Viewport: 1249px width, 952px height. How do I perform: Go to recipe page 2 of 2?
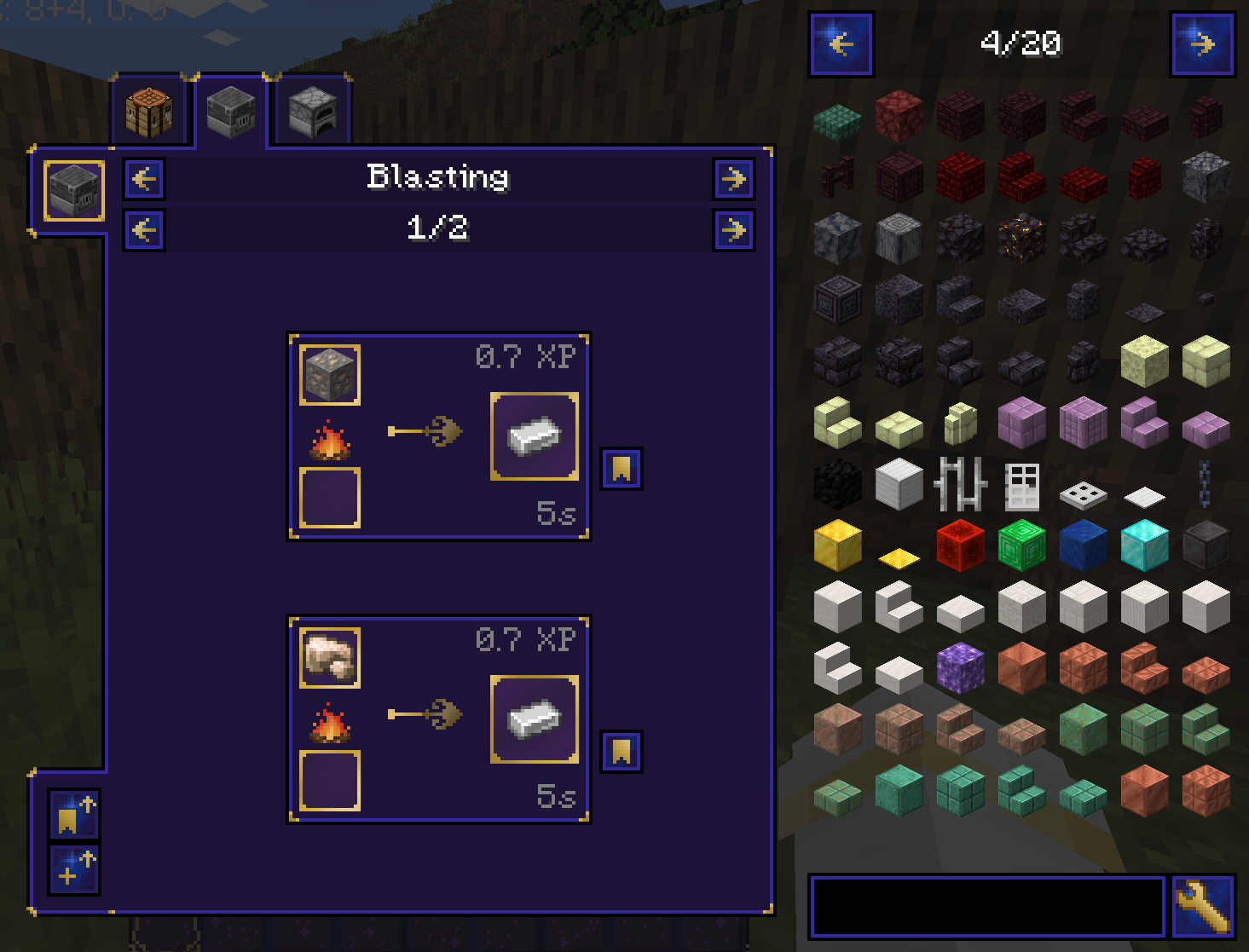(734, 229)
